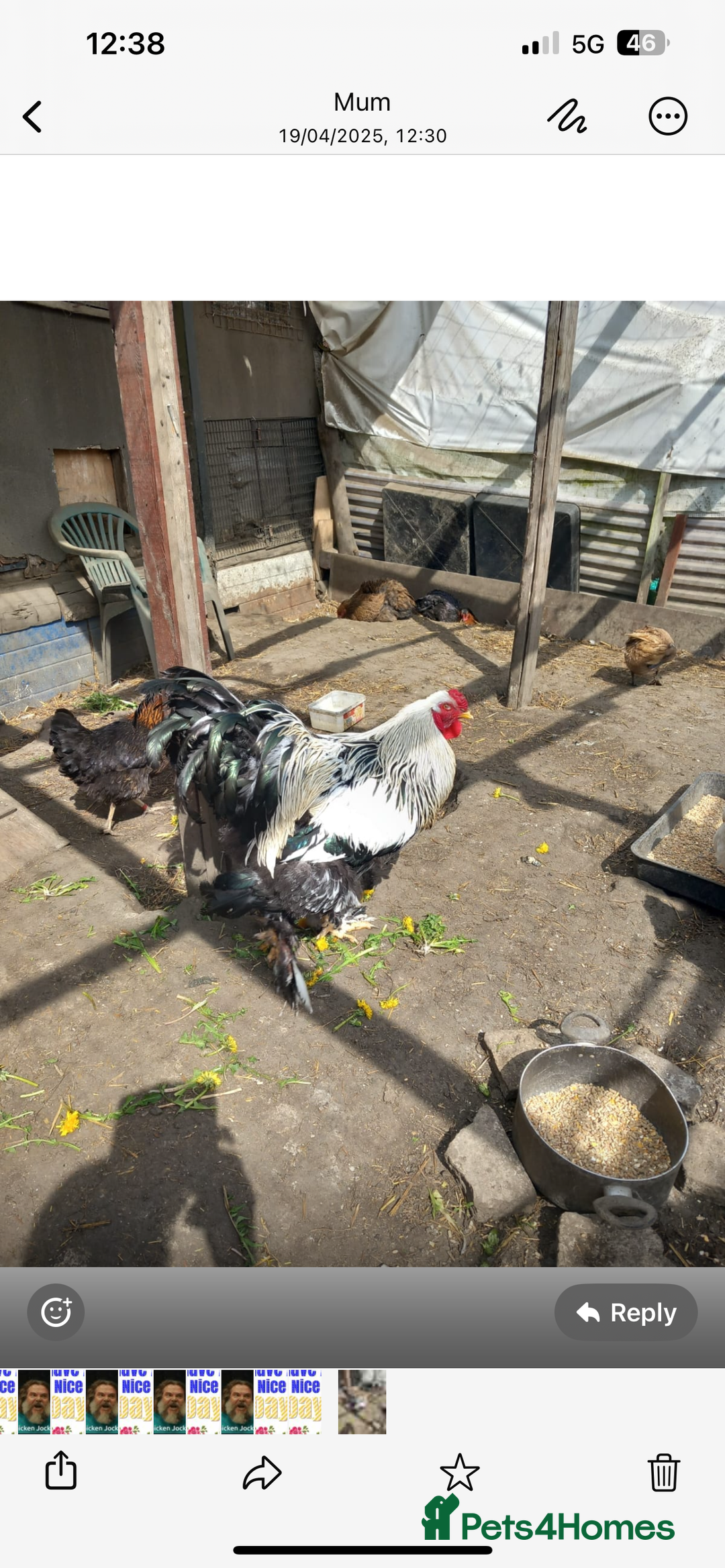This screenshot has height=1568, width=725.
Task: Delete the photo with the trash icon
Action: (664, 1471)
